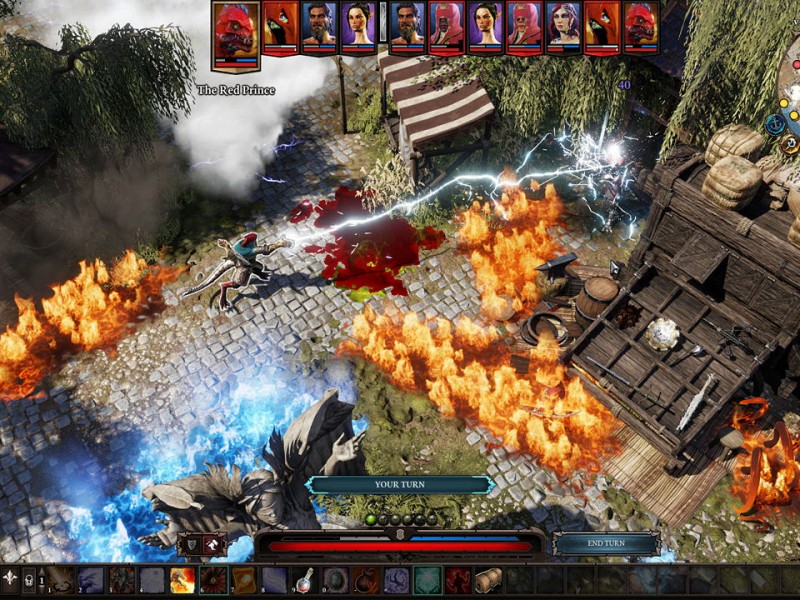
Task: Select The Red Prince's active turn portrait
Action: [236, 34]
